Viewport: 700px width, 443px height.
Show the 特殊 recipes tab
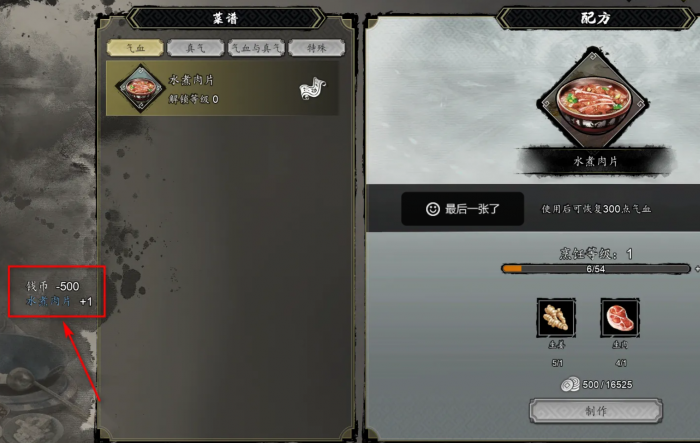[316, 47]
